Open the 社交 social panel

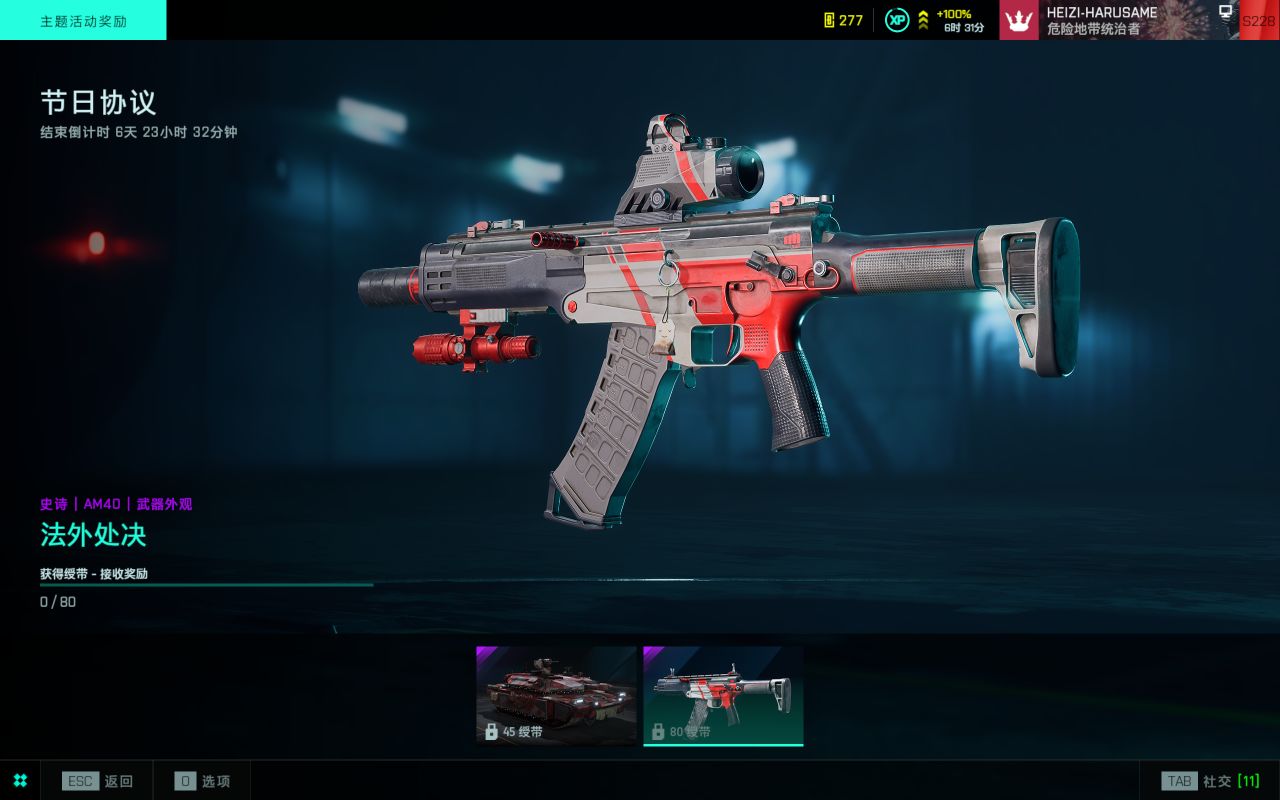click(1210, 781)
